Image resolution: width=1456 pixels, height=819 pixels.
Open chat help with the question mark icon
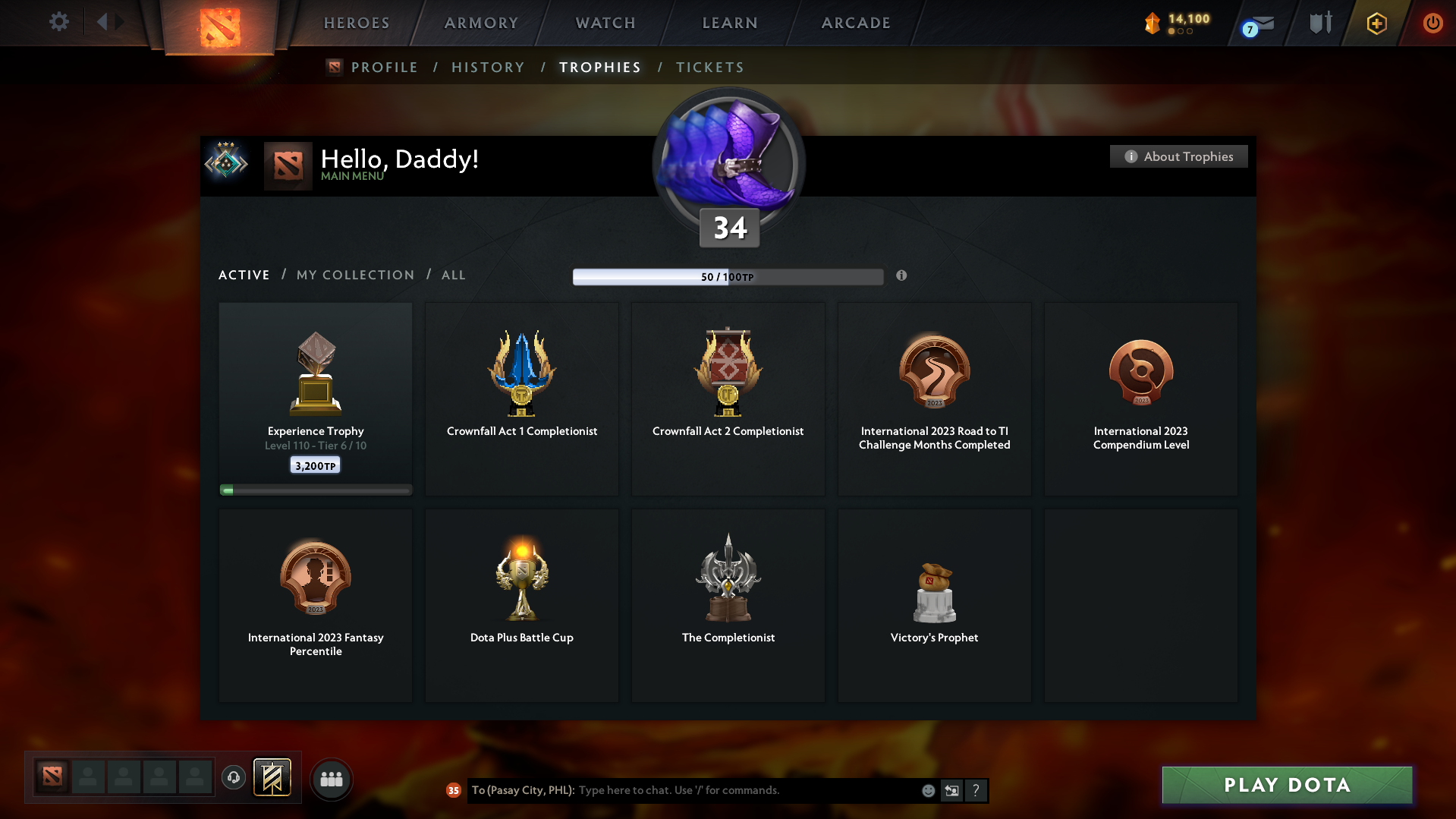pyautogui.click(x=976, y=790)
